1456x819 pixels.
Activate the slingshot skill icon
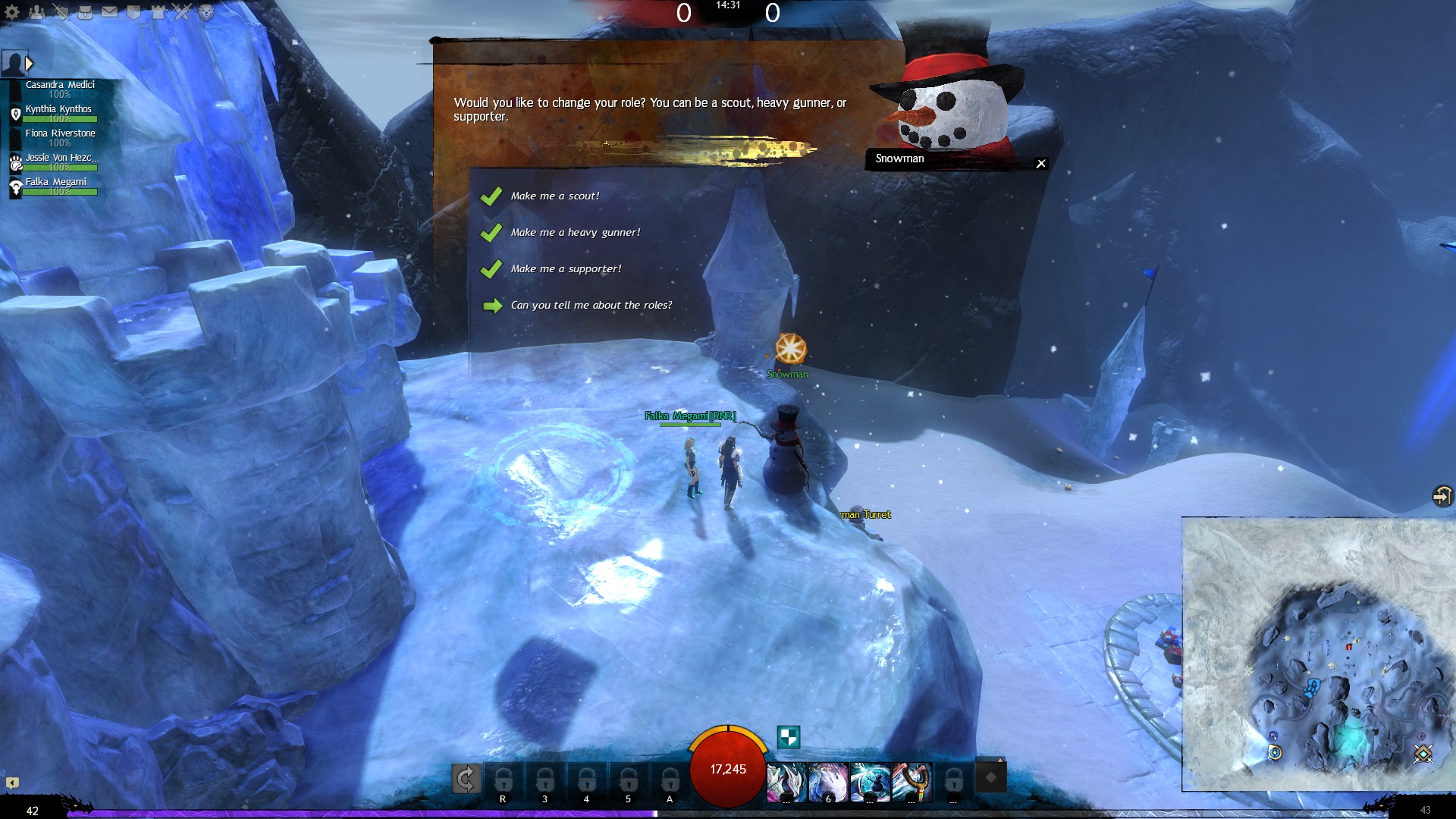coord(912,782)
